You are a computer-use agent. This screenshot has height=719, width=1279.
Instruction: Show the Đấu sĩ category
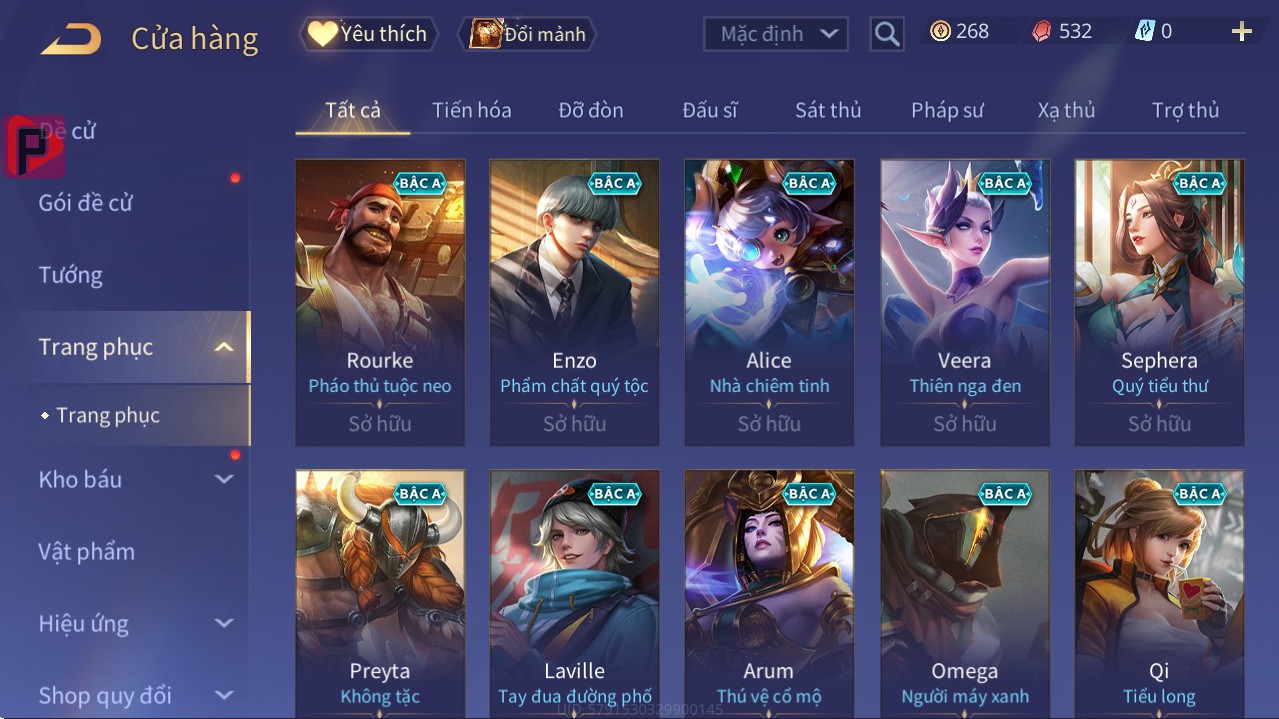coord(710,110)
